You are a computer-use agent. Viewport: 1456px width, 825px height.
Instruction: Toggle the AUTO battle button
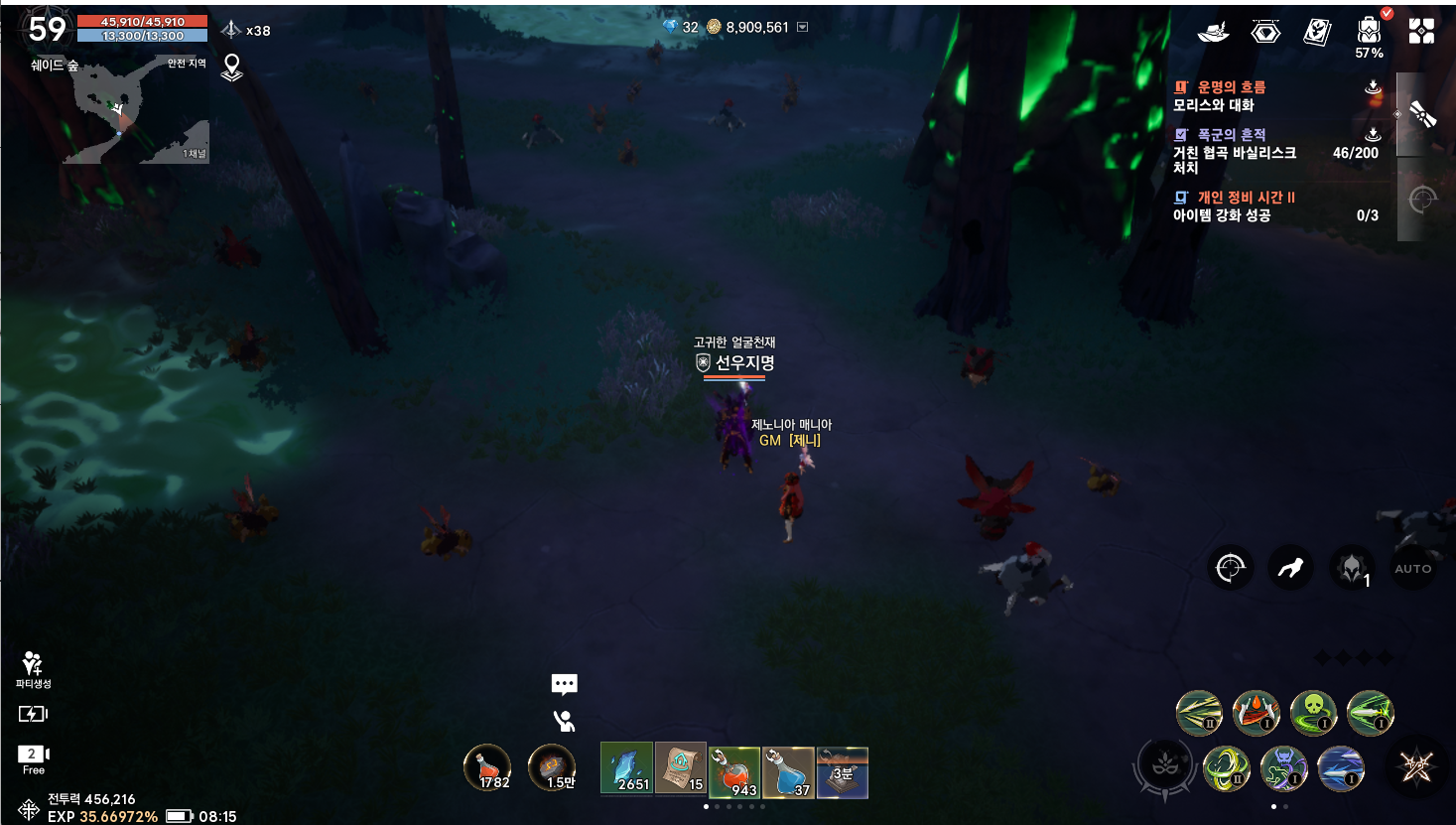point(1412,569)
